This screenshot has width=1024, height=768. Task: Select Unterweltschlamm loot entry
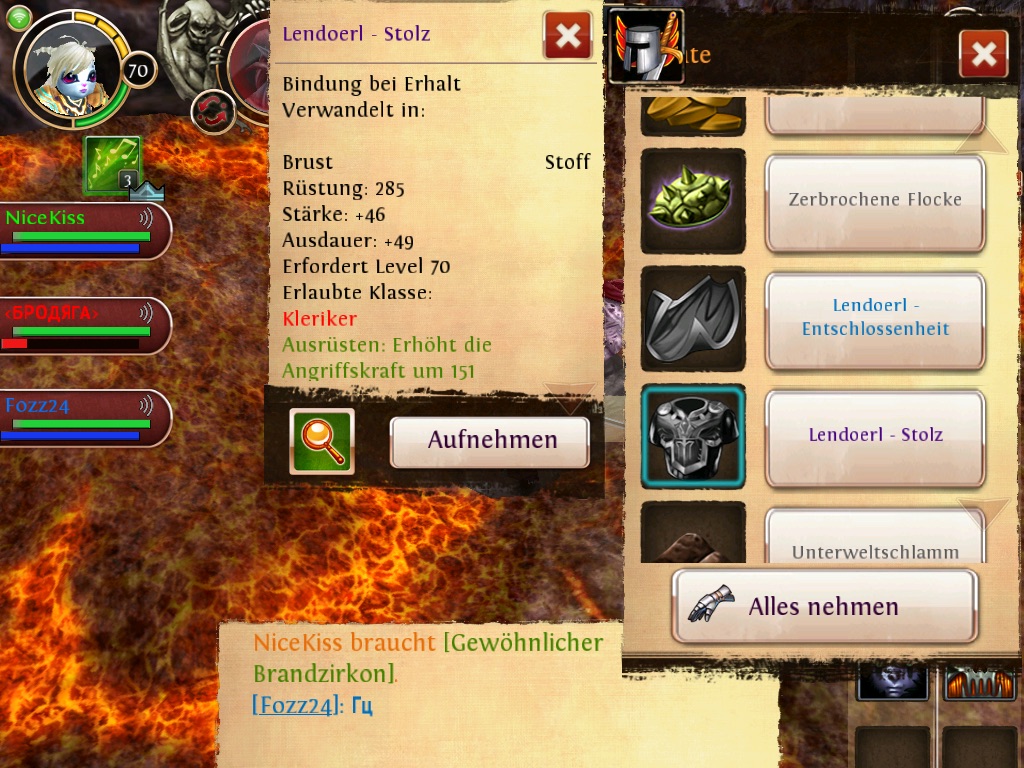point(875,545)
